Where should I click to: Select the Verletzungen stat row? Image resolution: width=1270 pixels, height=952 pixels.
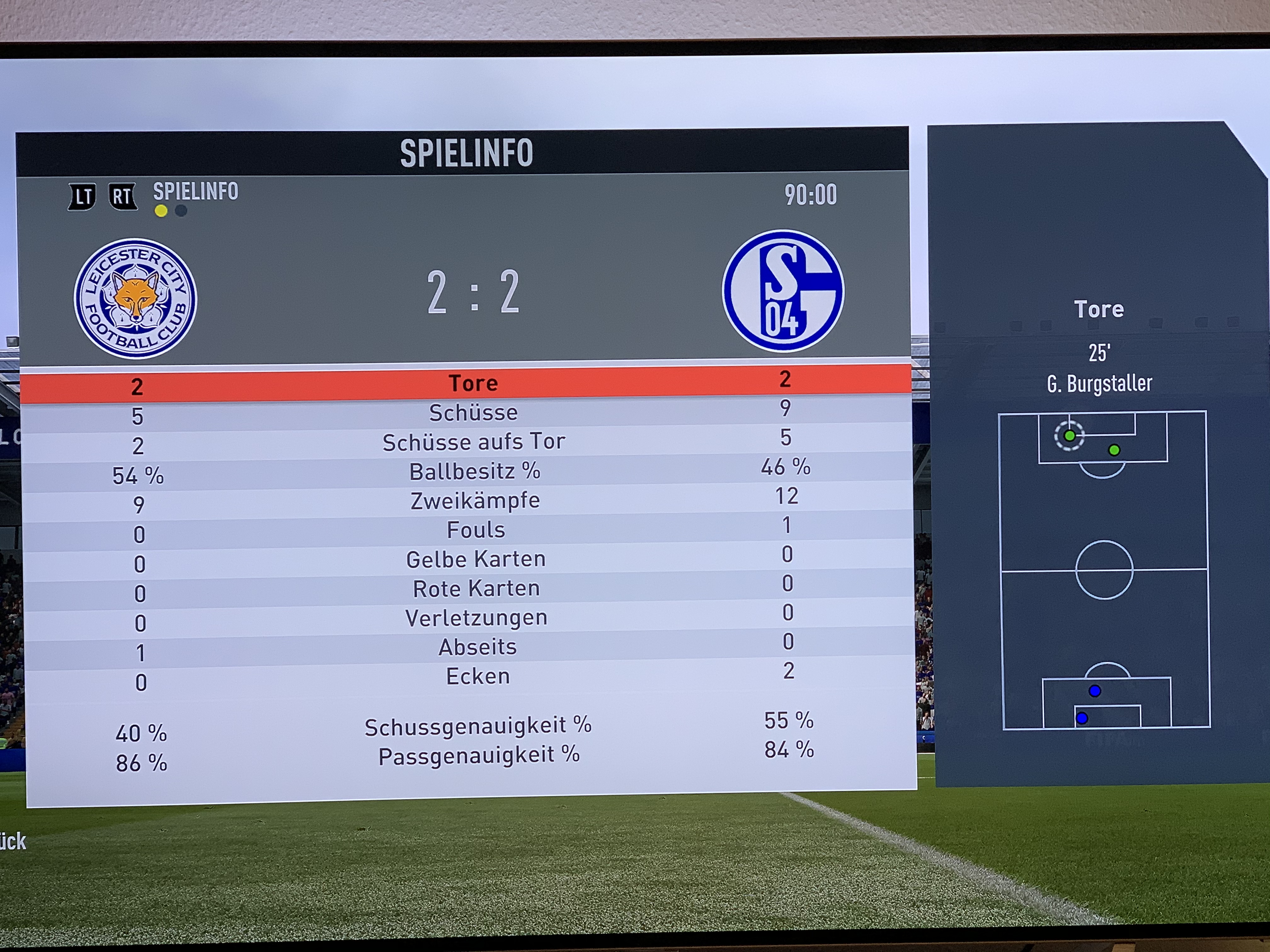click(477, 617)
